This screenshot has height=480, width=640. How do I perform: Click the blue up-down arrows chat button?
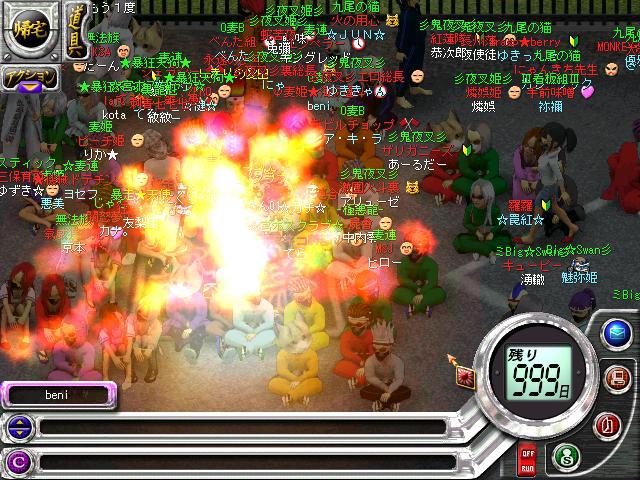pos(17,428)
